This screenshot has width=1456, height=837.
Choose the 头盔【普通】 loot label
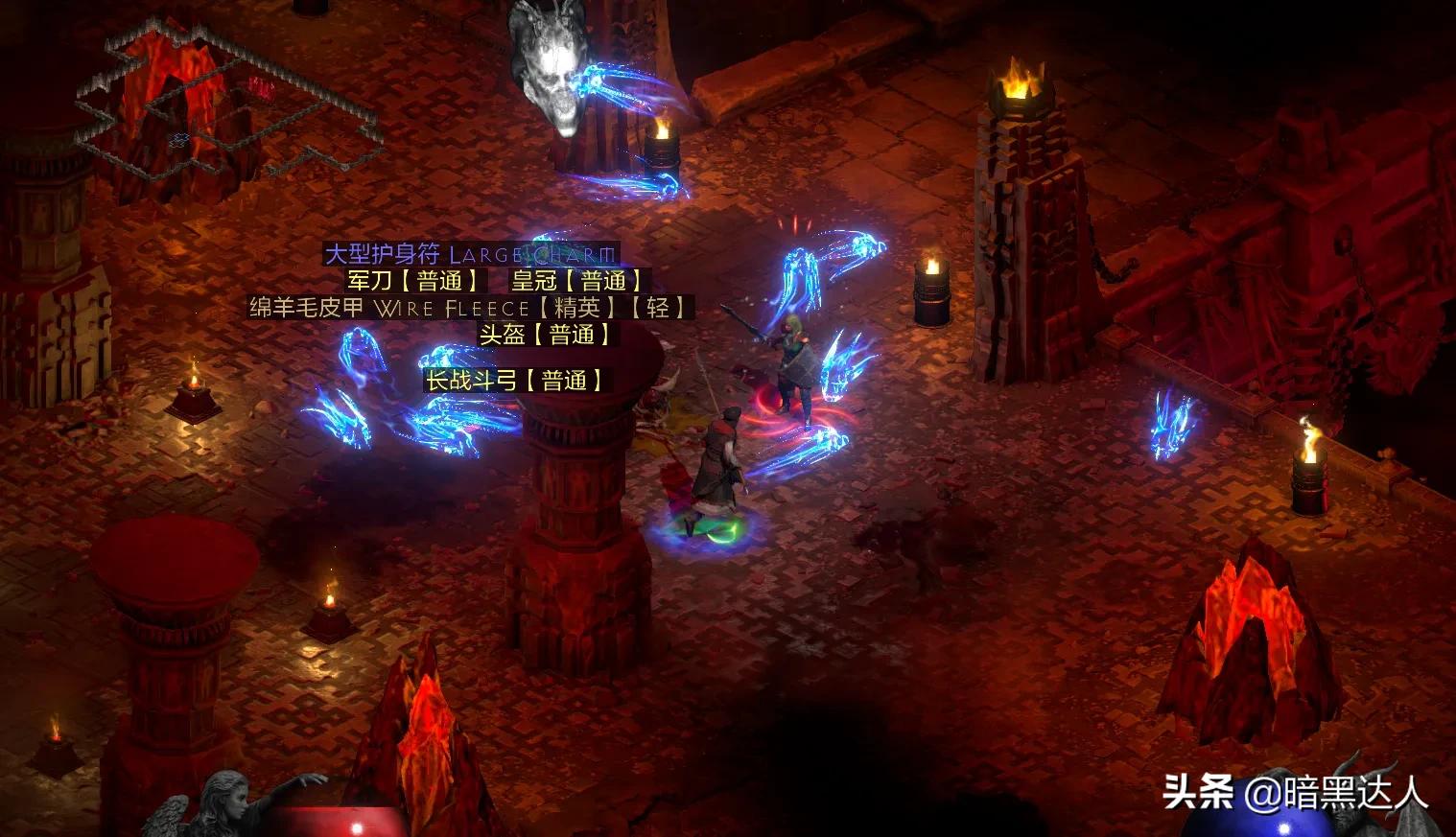[x=546, y=335]
